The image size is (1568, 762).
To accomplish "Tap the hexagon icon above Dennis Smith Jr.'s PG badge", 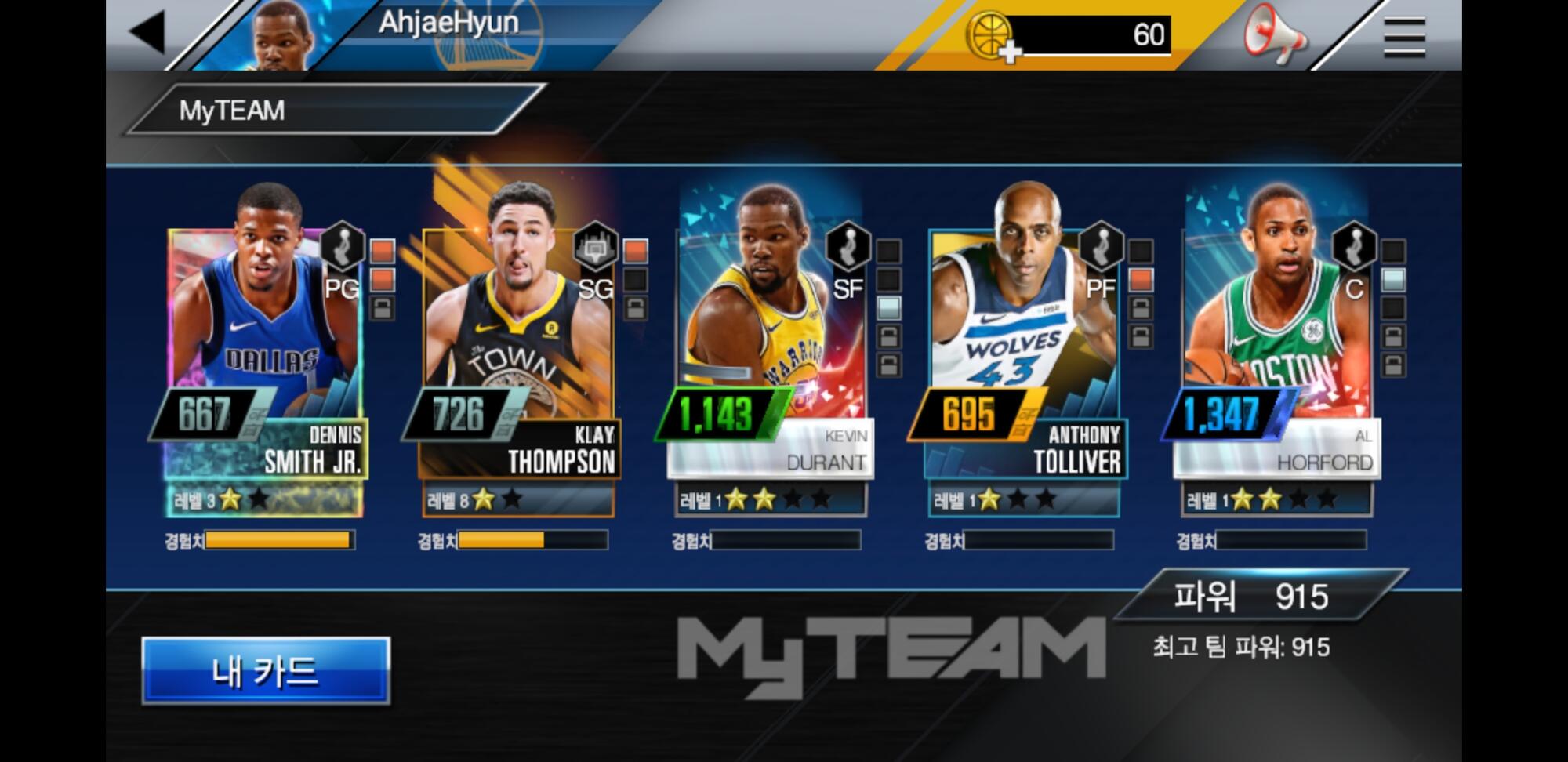I will 342,245.
